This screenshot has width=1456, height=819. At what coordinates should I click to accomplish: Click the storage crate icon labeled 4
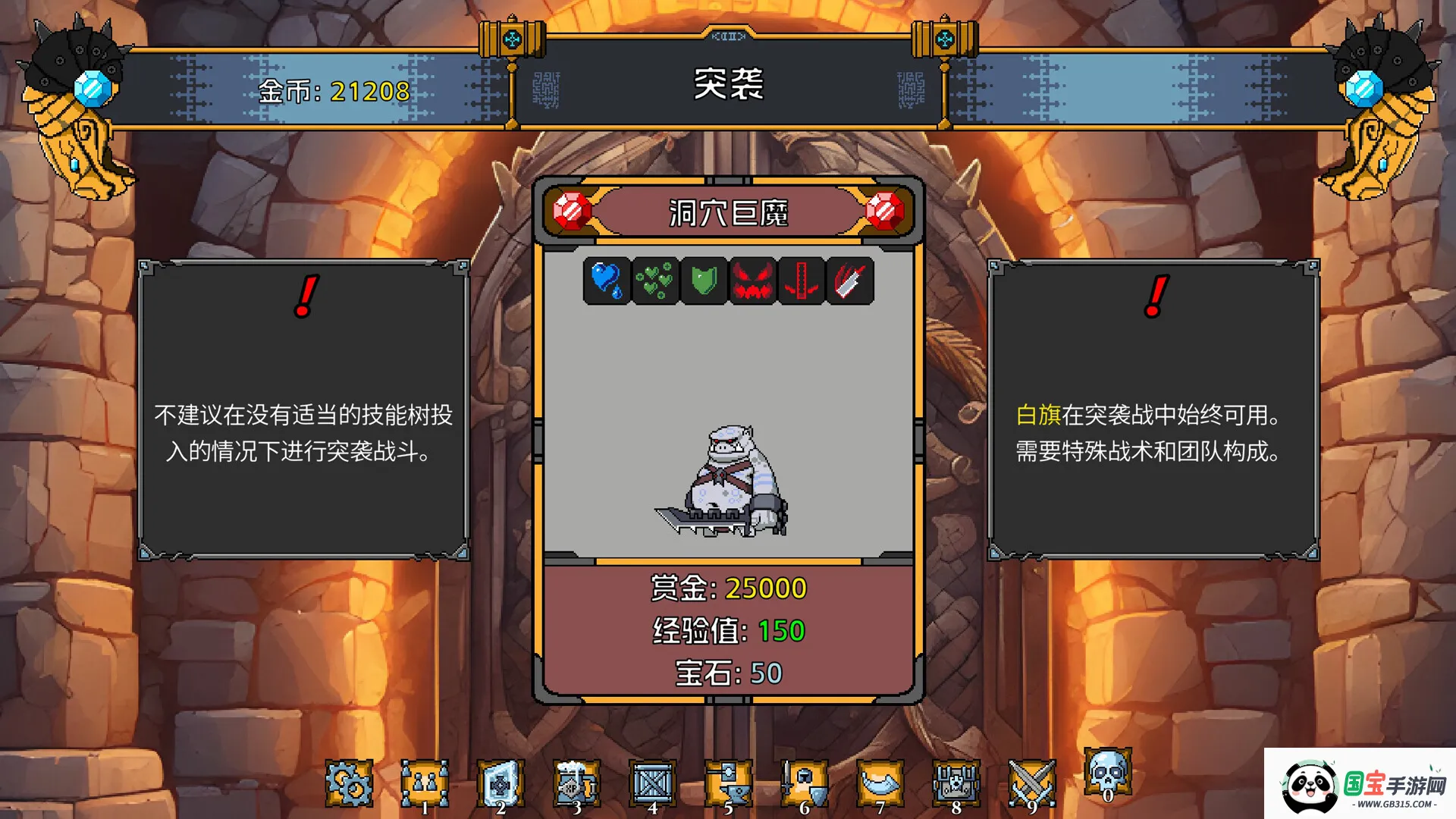point(652,781)
